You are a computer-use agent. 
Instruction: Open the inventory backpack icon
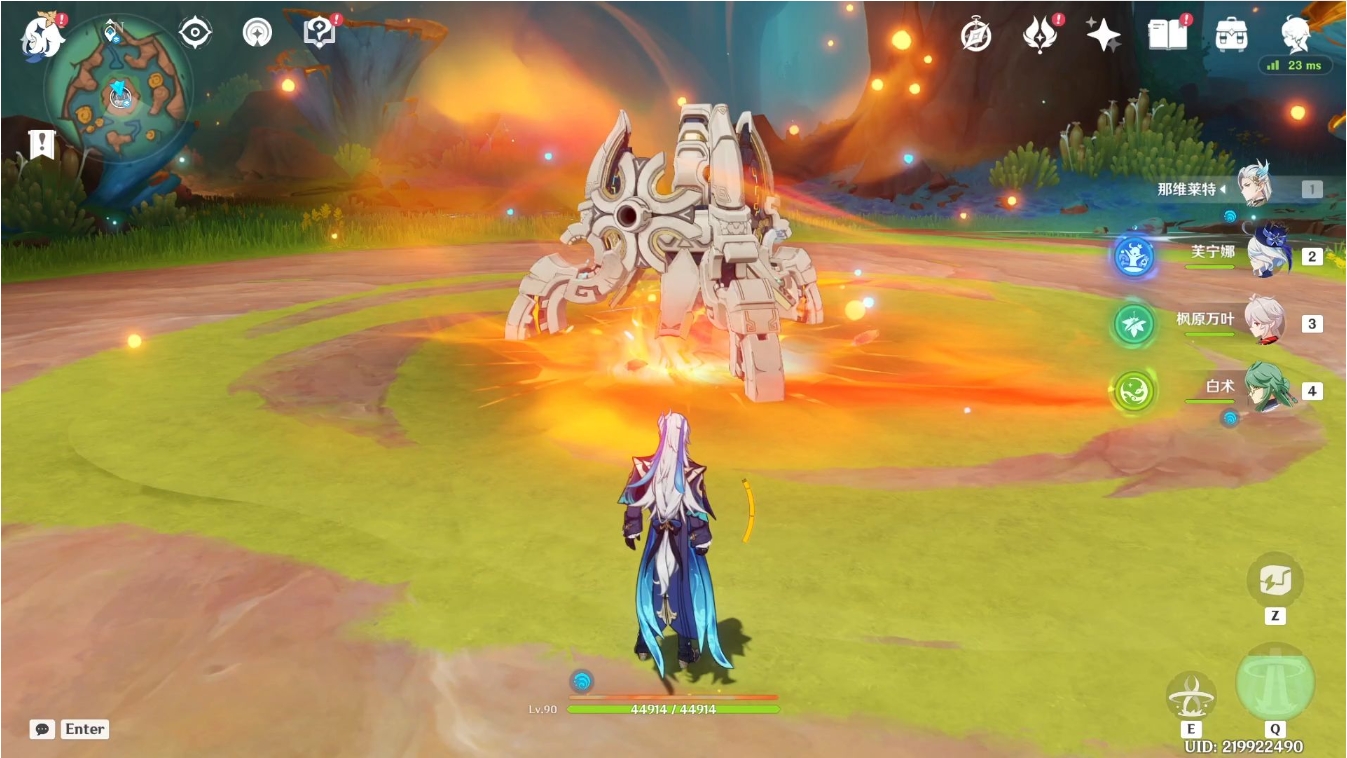tap(1231, 35)
